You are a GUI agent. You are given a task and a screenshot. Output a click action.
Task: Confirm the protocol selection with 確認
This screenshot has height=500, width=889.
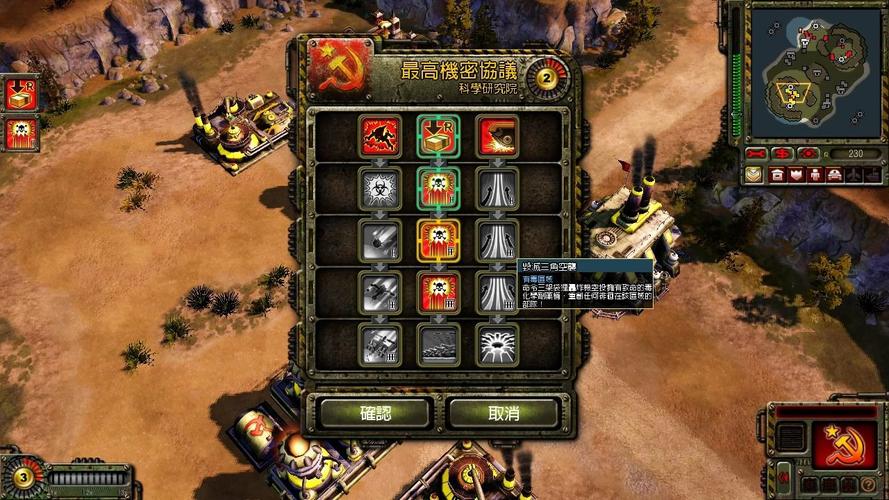[375, 412]
